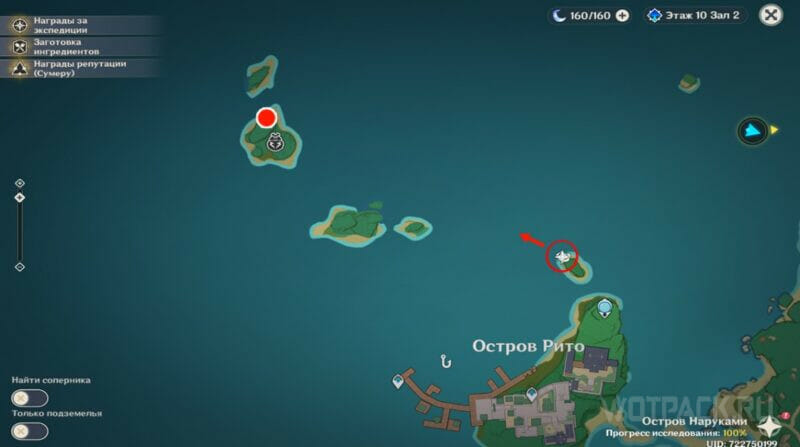
Task: Toggle the "Только подземелья" switch
Action: (30, 431)
